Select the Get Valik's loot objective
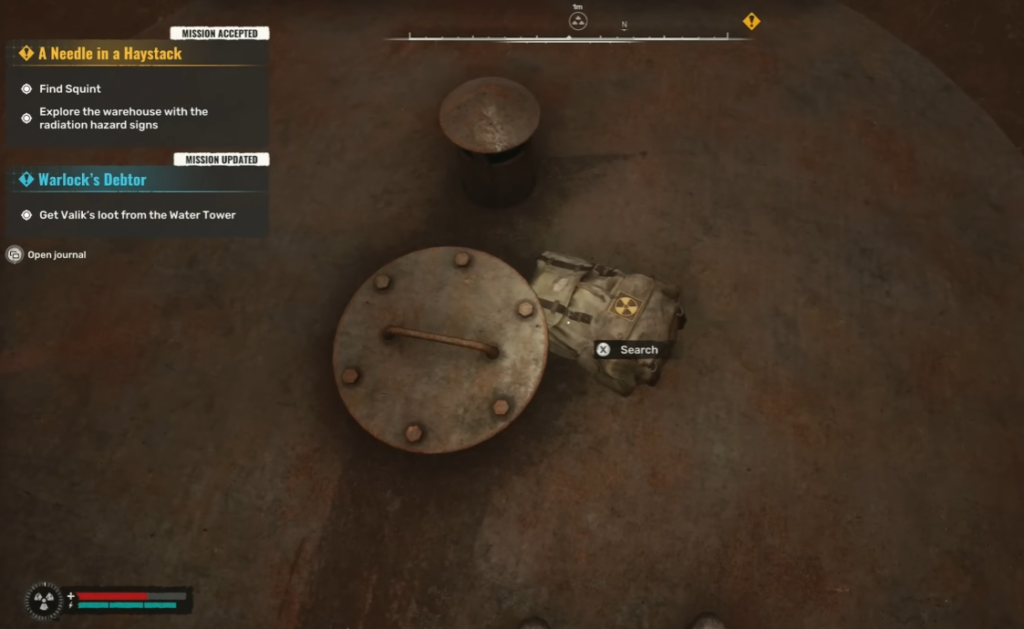This screenshot has width=1024, height=629. [x=137, y=215]
